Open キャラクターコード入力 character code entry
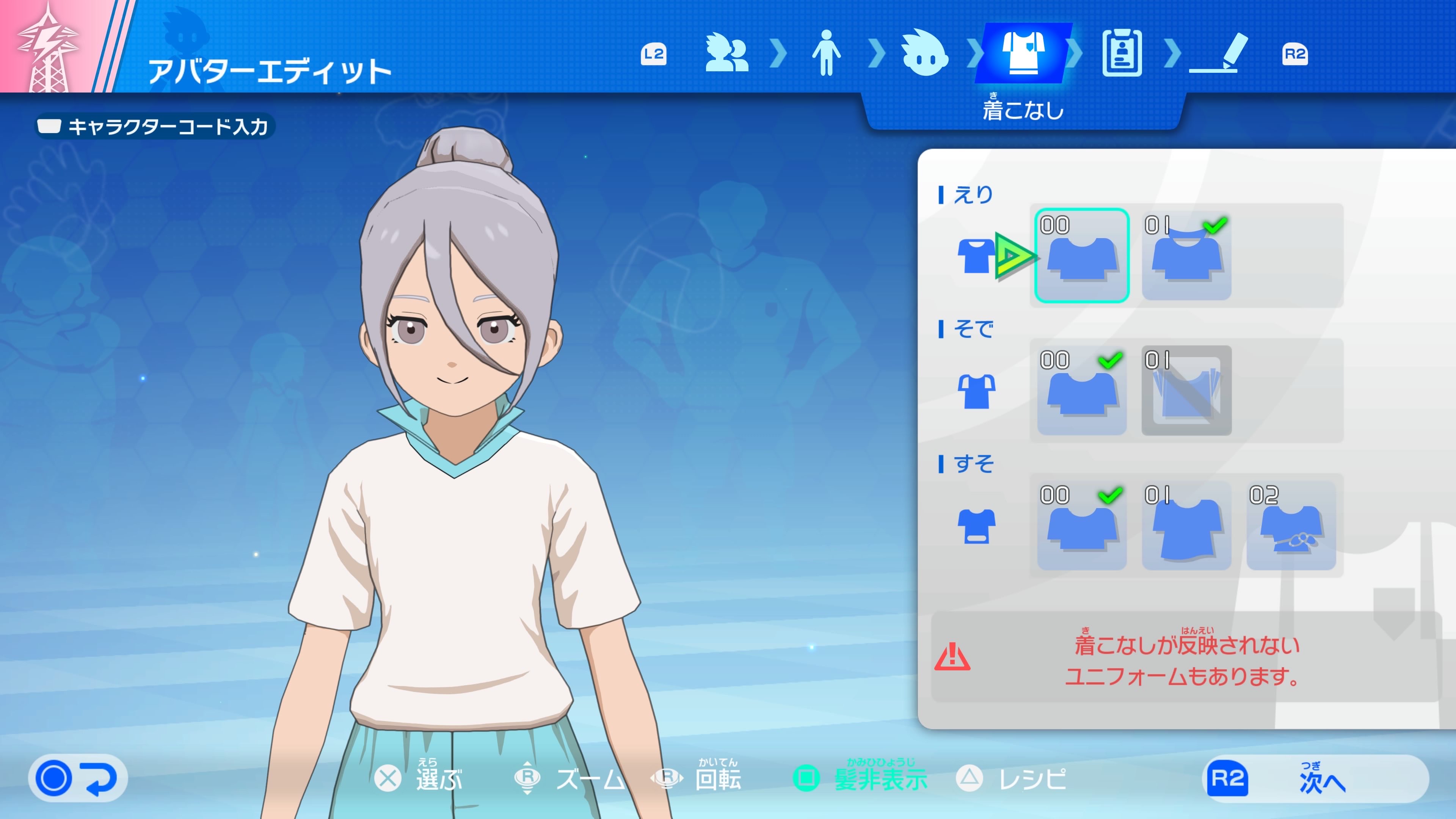This screenshot has width=1456, height=819. point(154,127)
